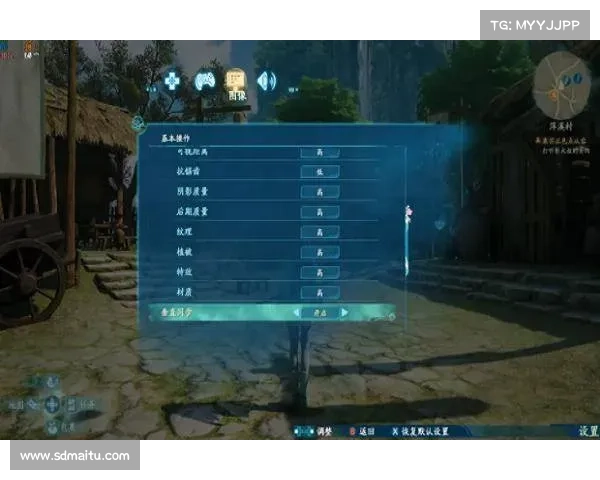Change the 纹理 texture value box
The height and width of the screenshot is (480, 600).
pos(320,232)
